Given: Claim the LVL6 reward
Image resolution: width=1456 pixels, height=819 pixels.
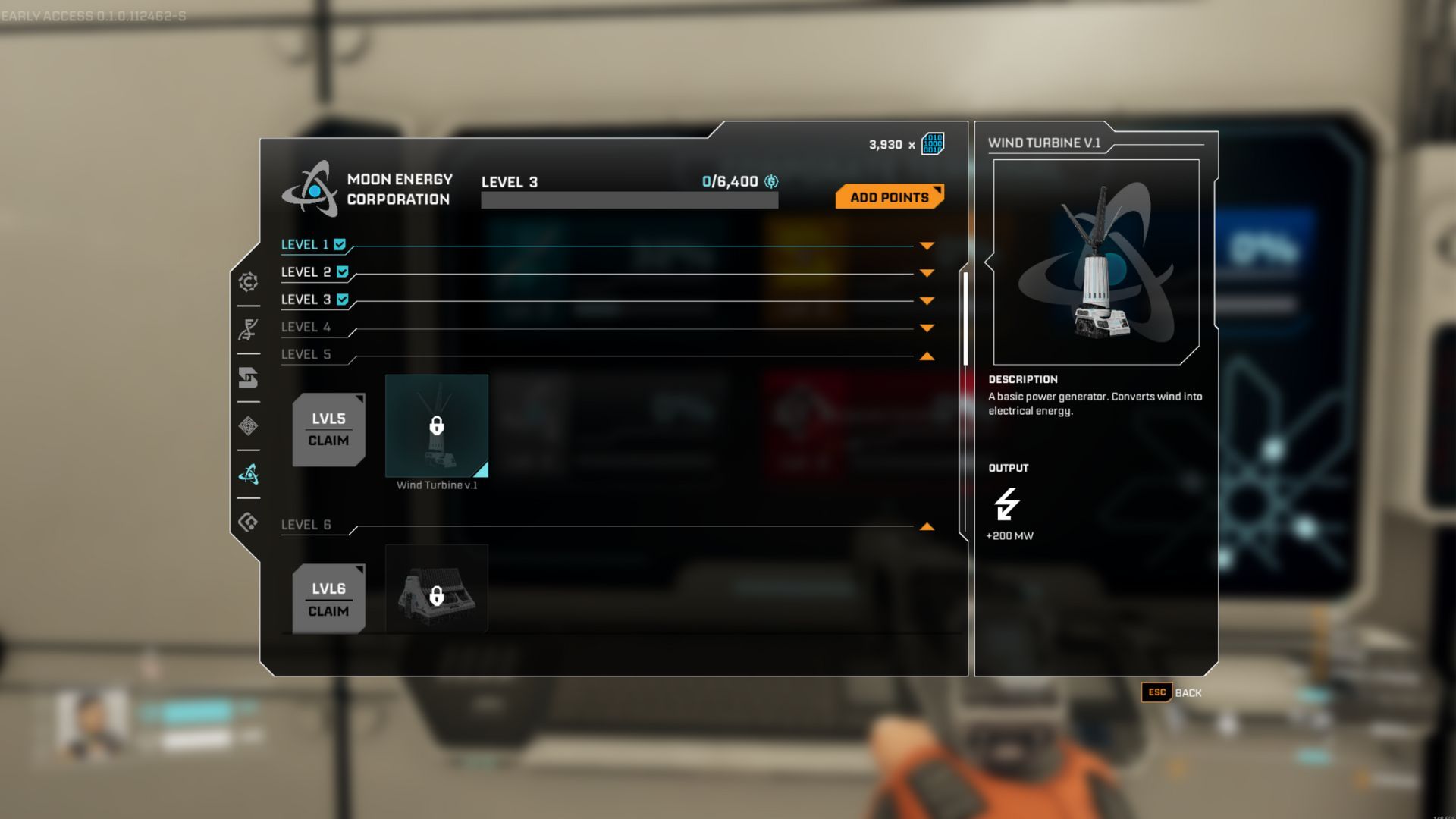Looking at the screenshot, I should (328, 600).
